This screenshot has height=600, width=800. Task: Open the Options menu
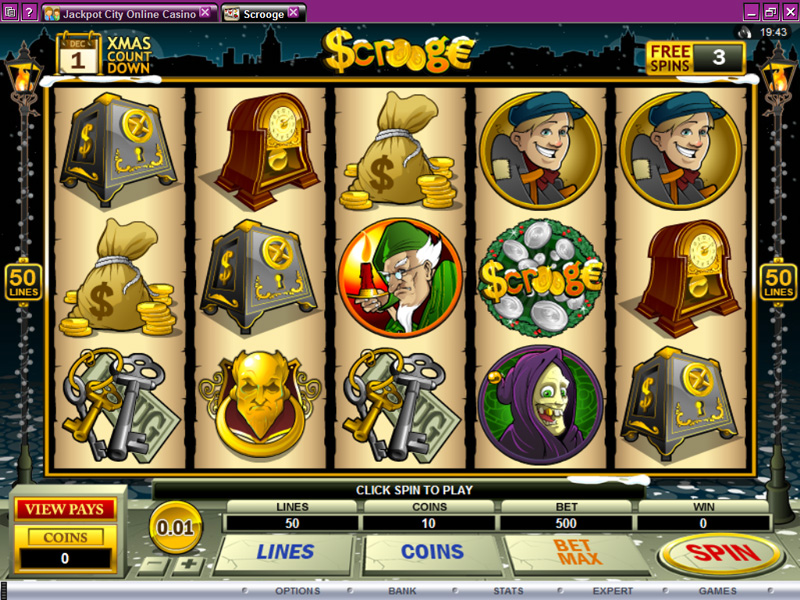click(x=297, y=591)
